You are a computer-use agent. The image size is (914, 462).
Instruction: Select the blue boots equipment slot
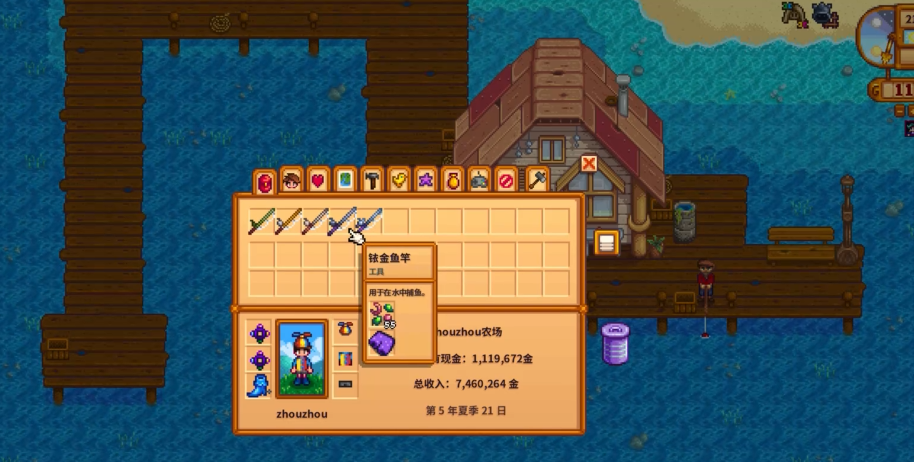pyautogui.click(x=260, y=384)
